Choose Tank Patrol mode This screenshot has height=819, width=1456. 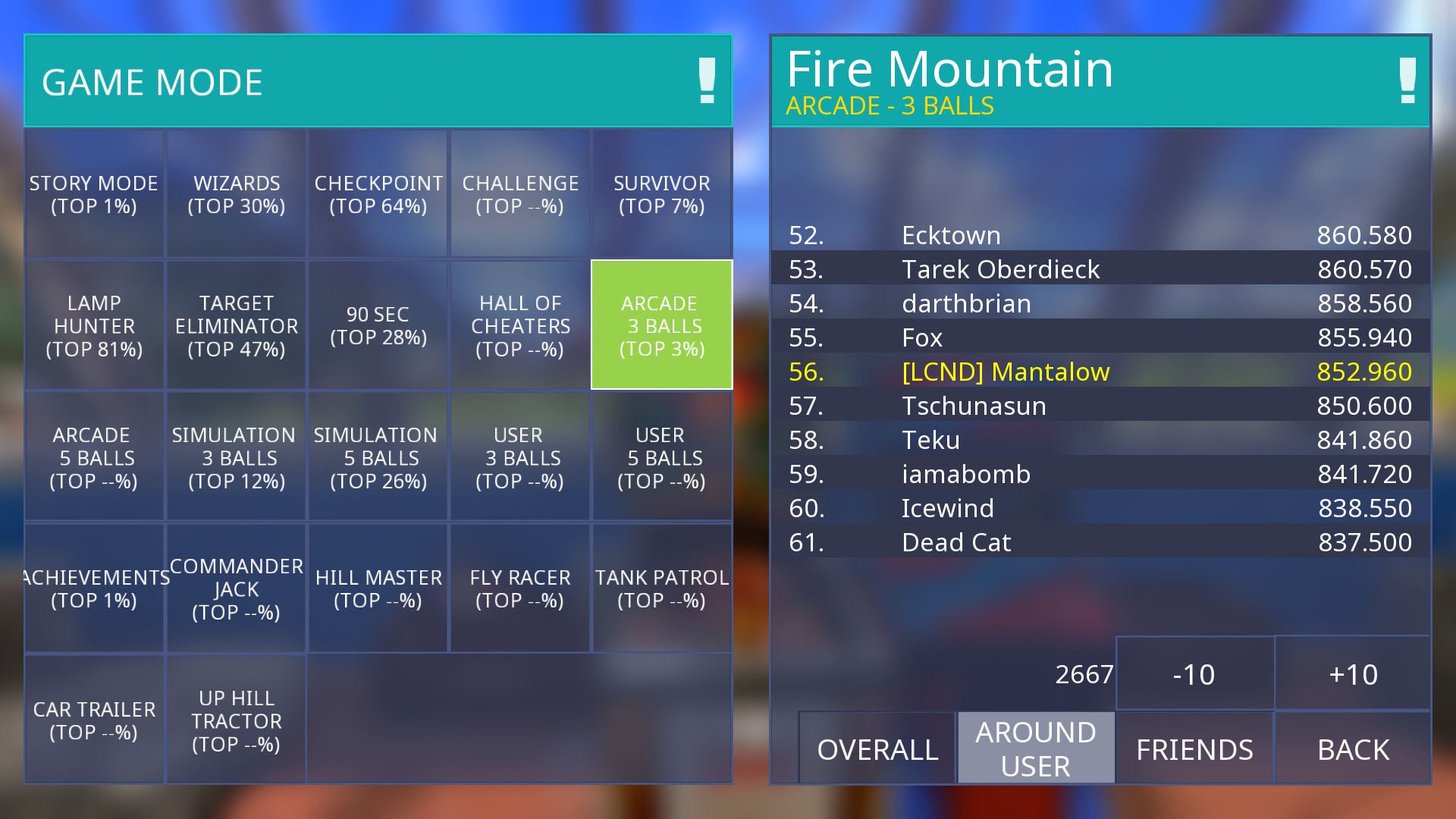coord(662,588)
